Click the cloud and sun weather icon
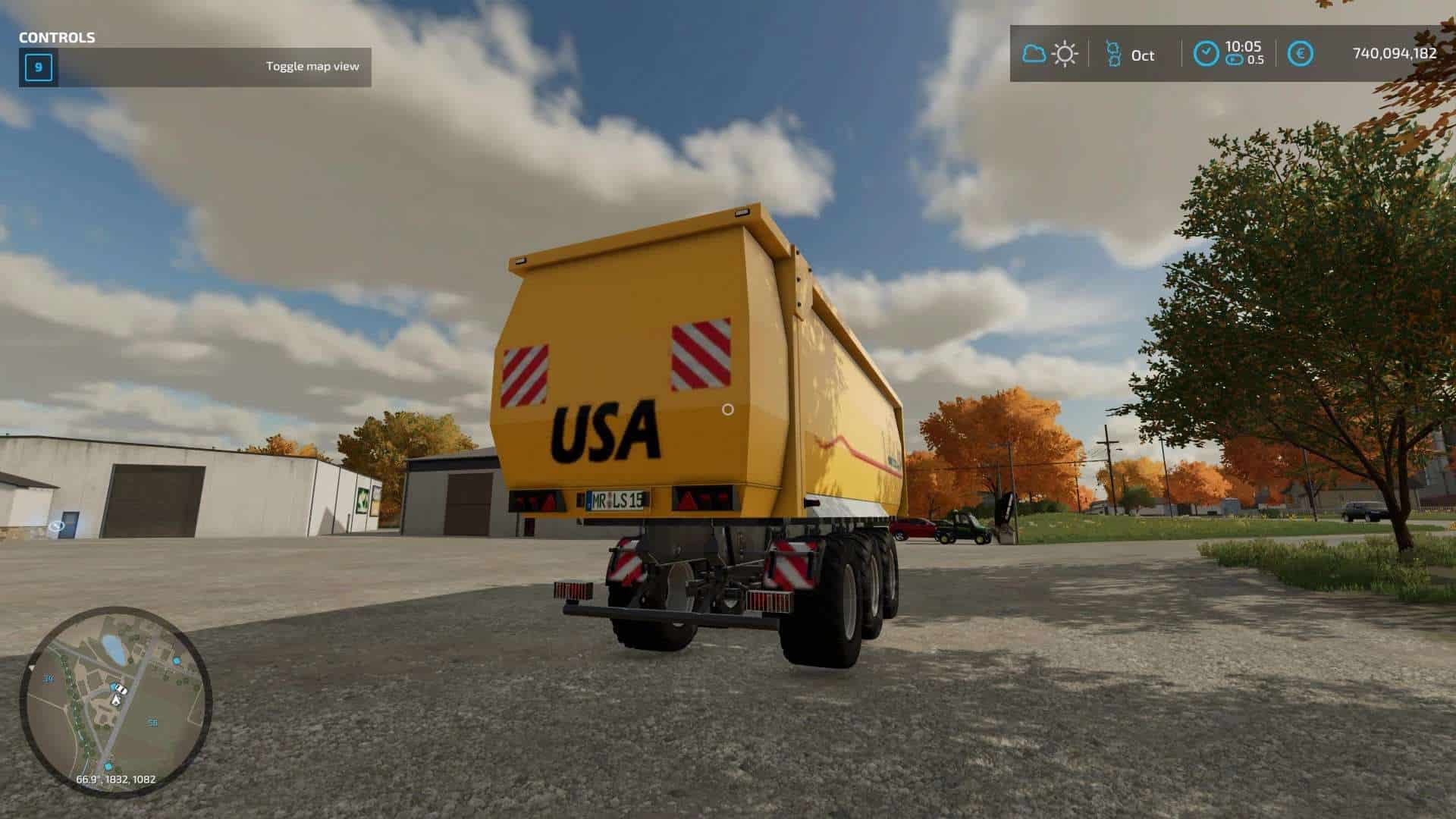The image size is (1456, 819). coord(1050,54)
